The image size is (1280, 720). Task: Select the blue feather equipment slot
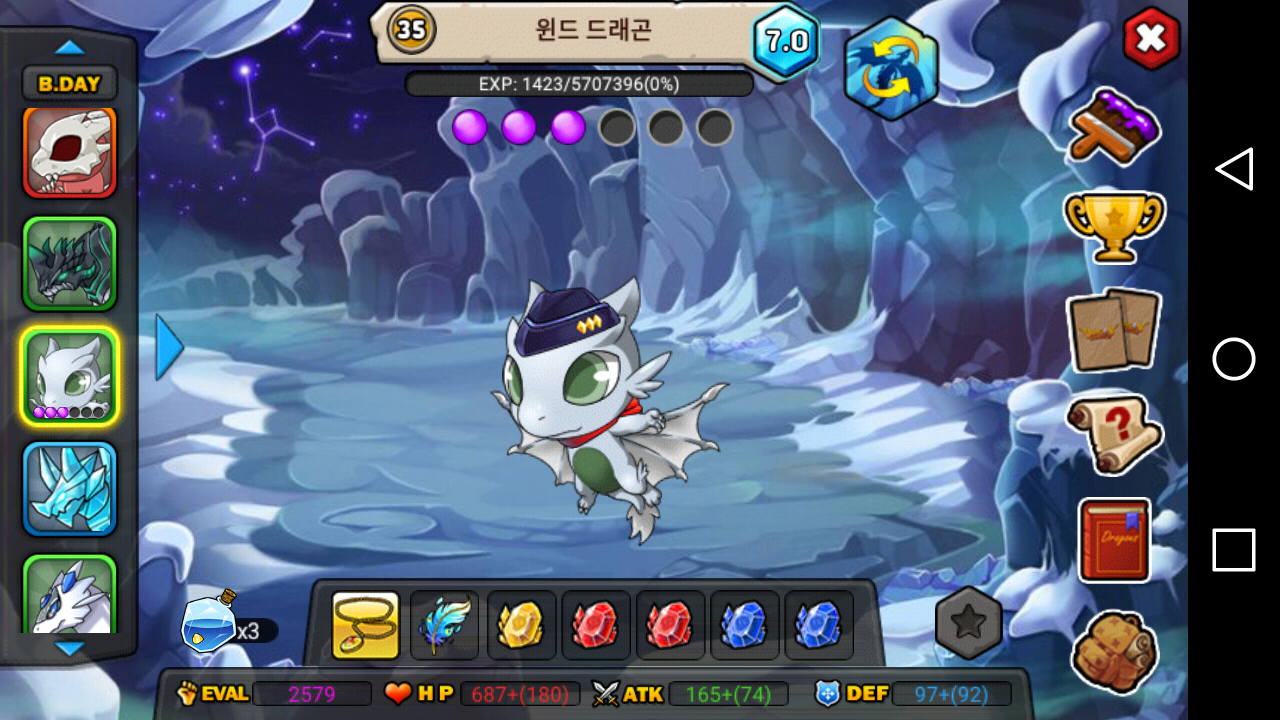click(x=444, y=625)
